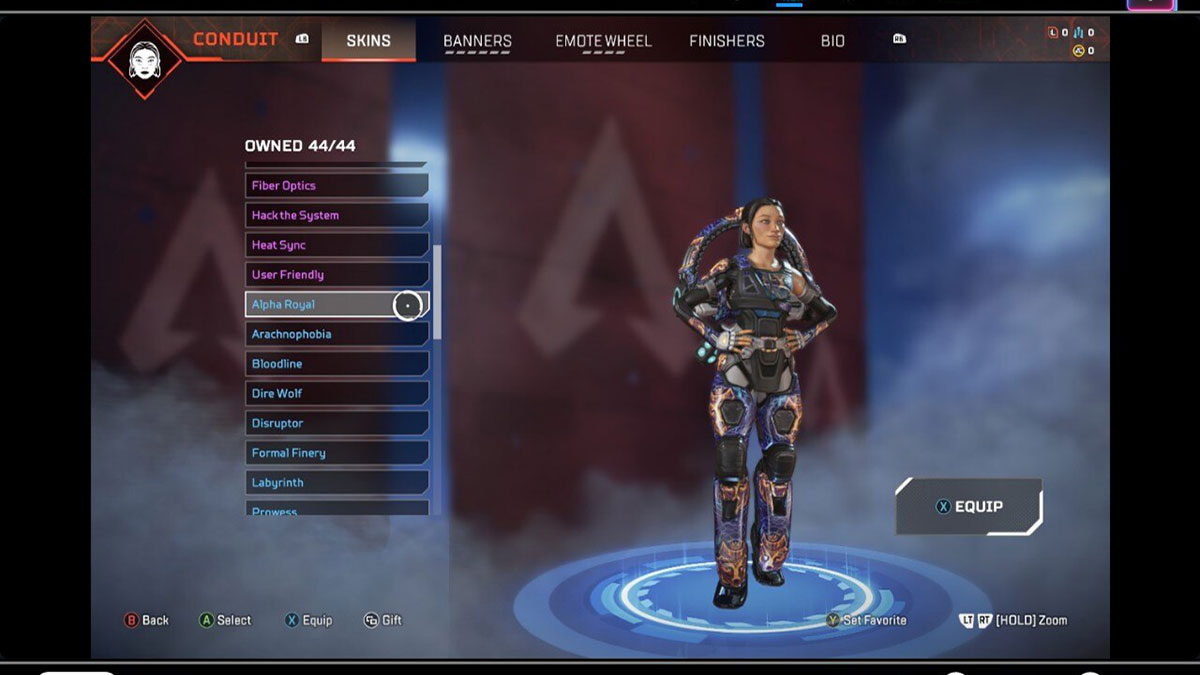
Task: Open the Banners tab
Action: tap(477, 41)
